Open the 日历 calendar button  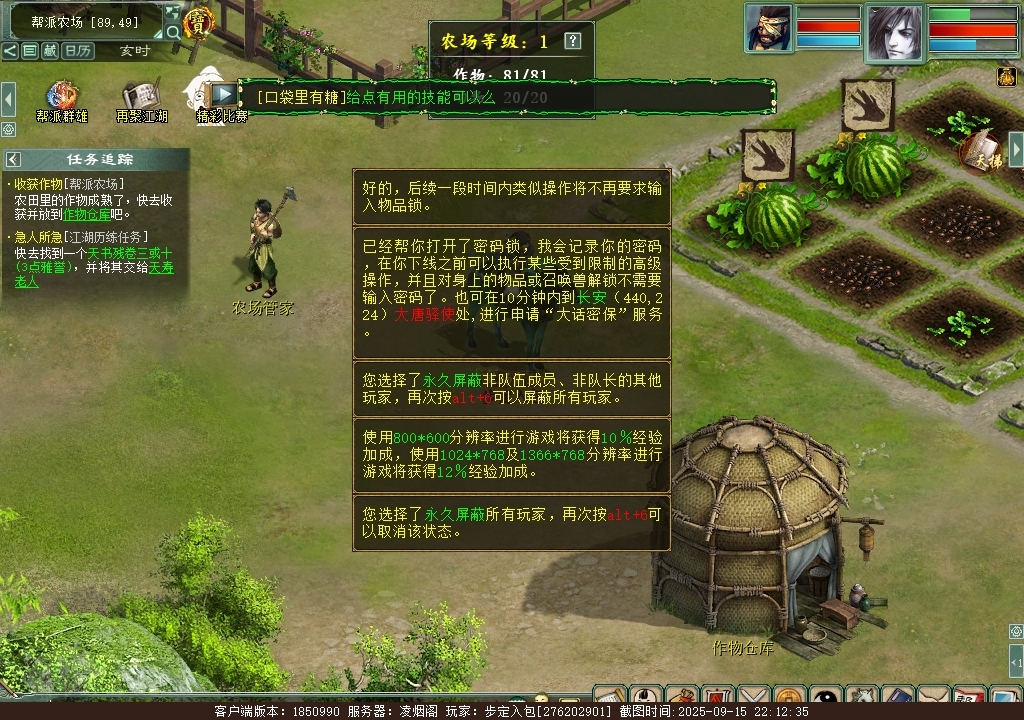coord(78,51)
